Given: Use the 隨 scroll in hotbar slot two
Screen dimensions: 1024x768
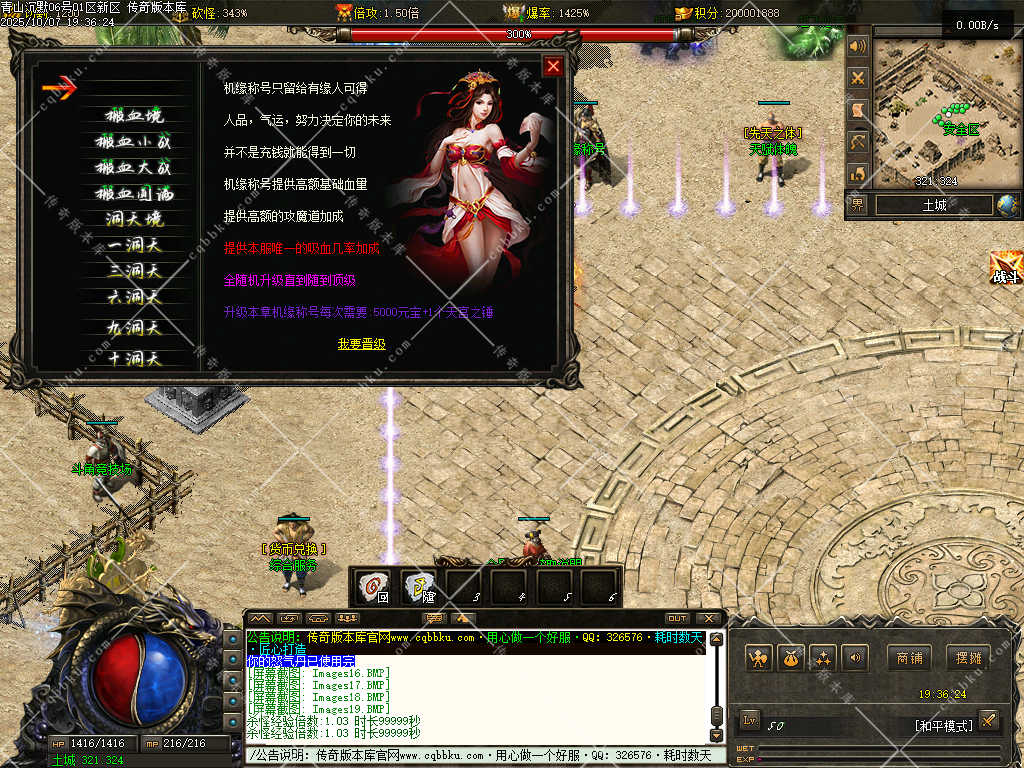Looking at the screenshot, I should [420, 585].
